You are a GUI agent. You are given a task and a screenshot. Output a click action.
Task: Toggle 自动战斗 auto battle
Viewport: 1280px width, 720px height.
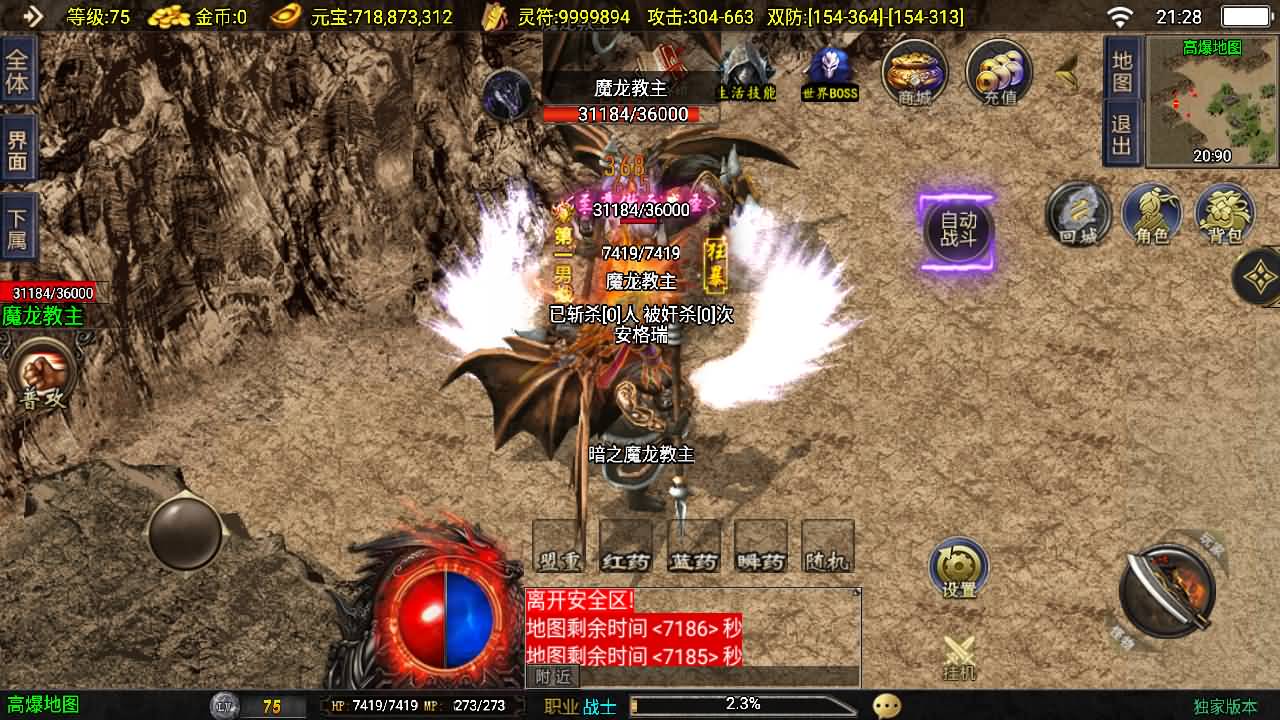(x=957, y=232)
